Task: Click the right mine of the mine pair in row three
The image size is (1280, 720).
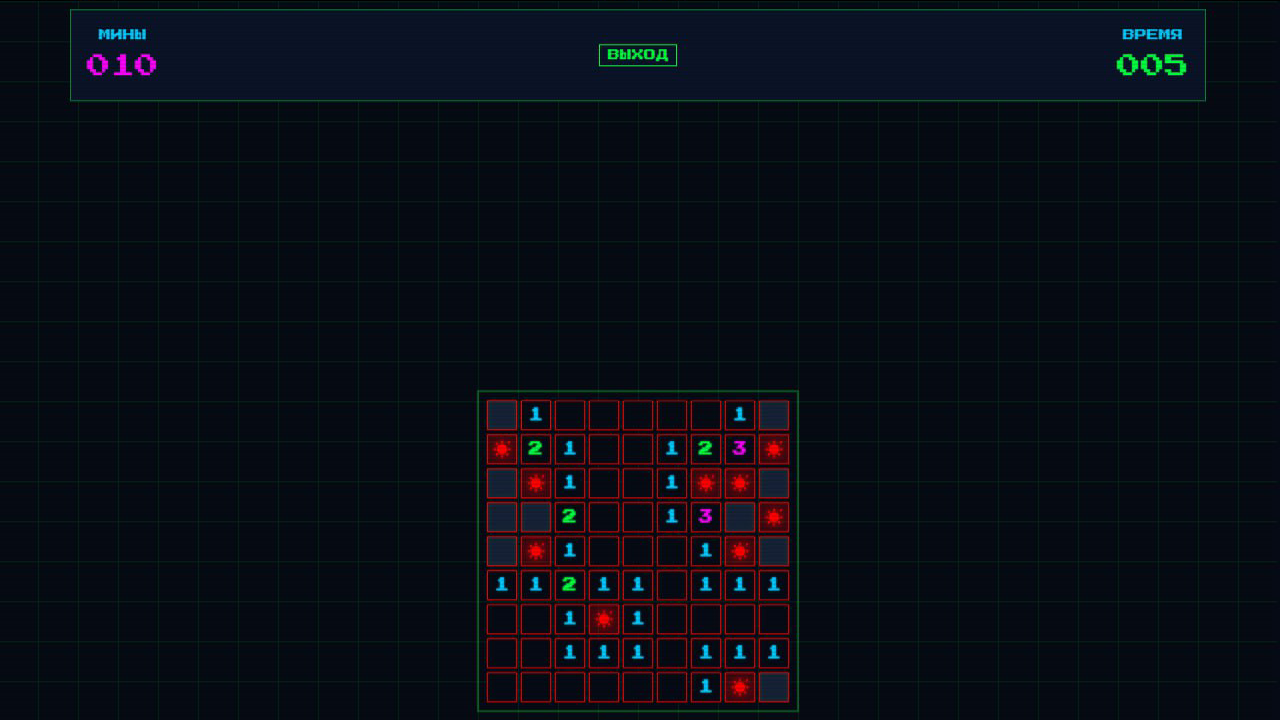Action: click(739, 483)
